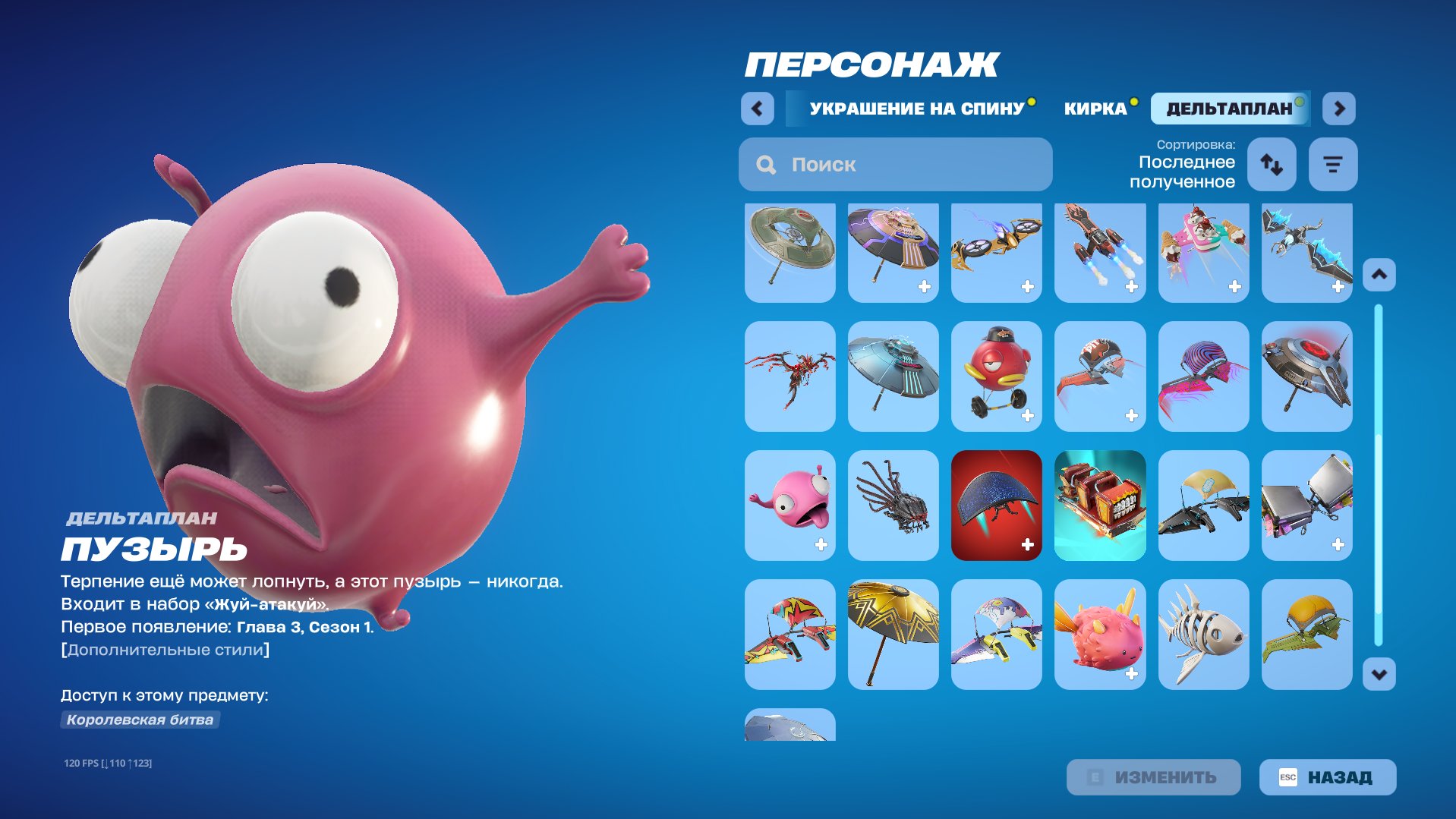Select the pufferfish glider thumbnail

(x=1099, y=635)
